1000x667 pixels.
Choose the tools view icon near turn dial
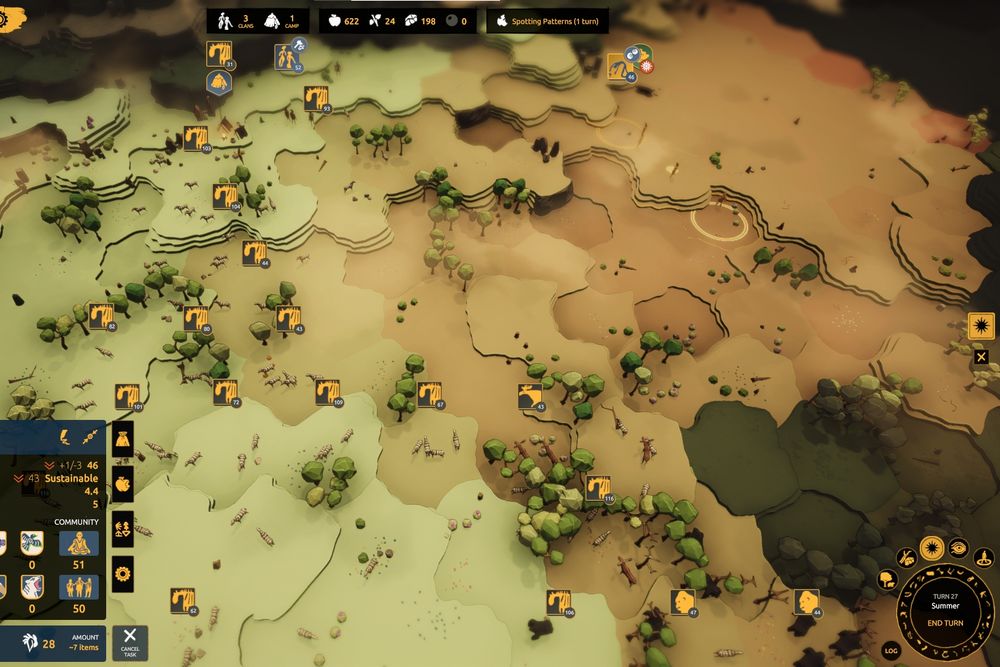(x=907, y=557)
